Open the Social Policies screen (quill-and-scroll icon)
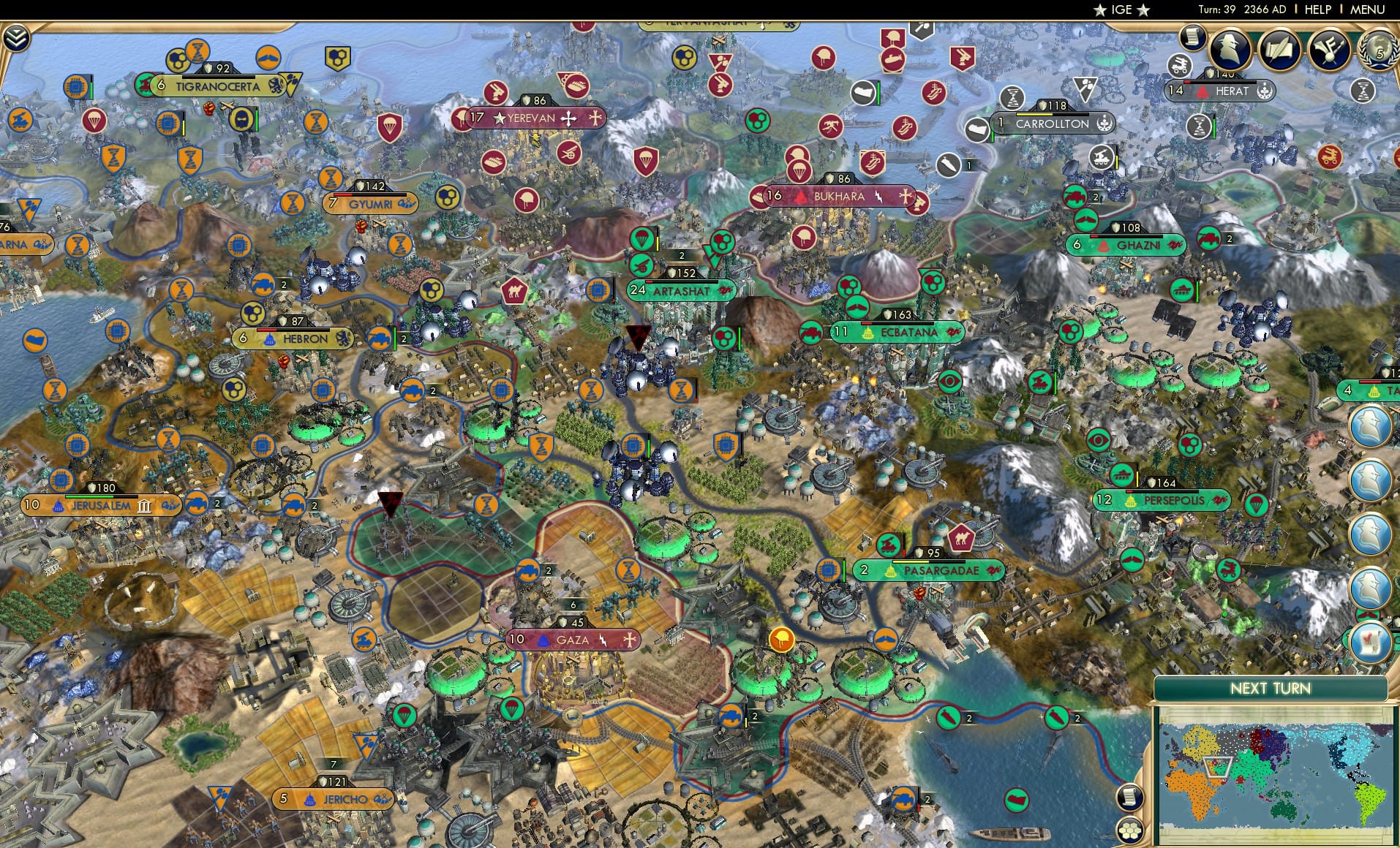This screenshot has height=848, width=1400. 1281,50
